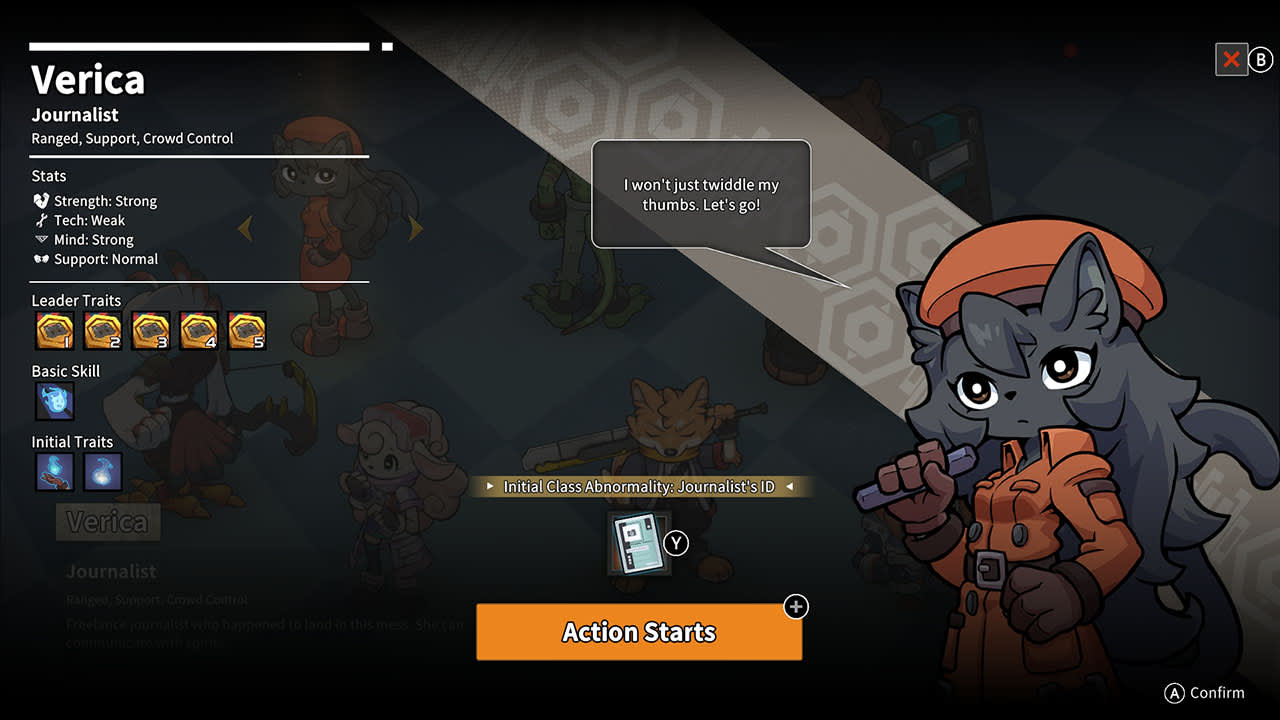Click the plus icon on Action Starts
Image resolution: width=1280 pixels, height=720 pixels.
click(795, 607)
